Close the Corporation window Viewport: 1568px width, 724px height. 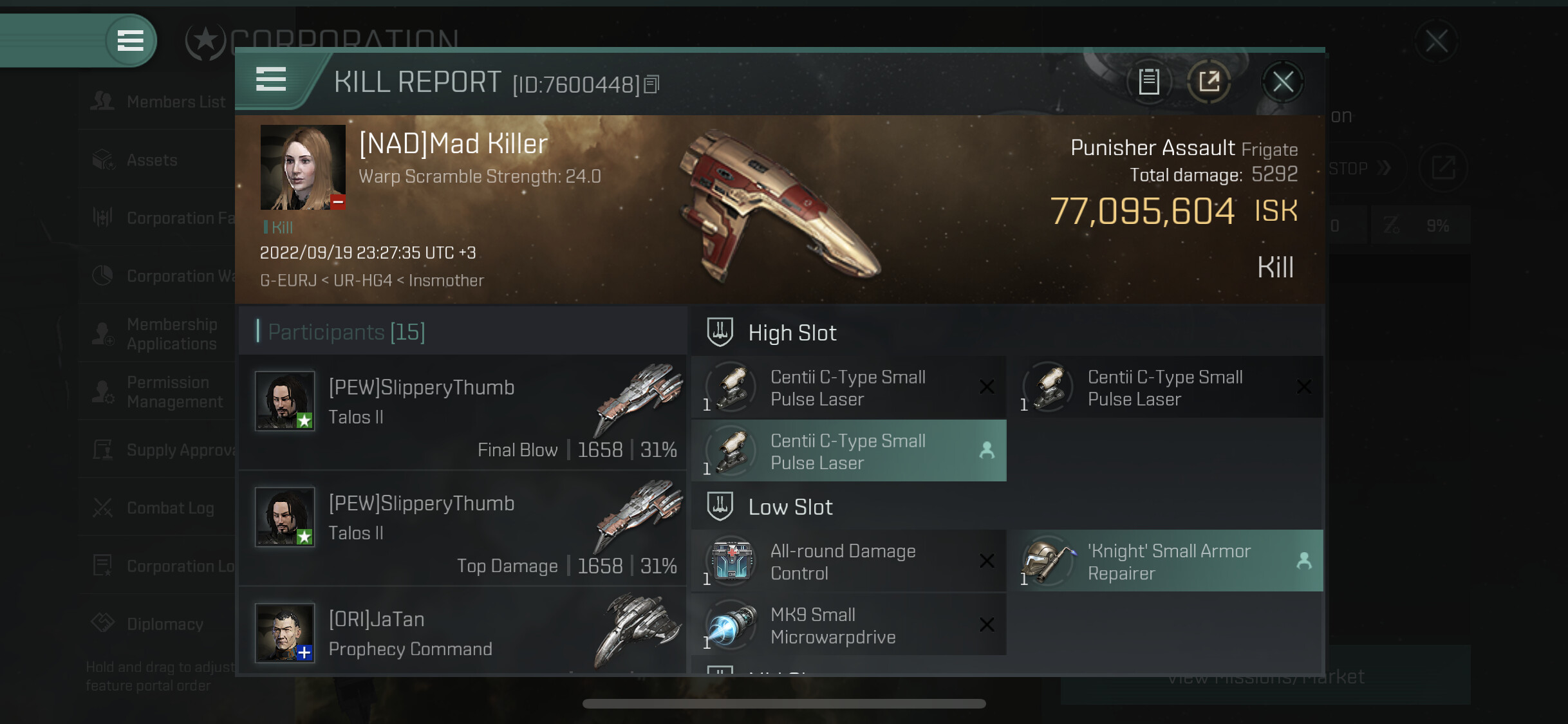coord(1436,41)
